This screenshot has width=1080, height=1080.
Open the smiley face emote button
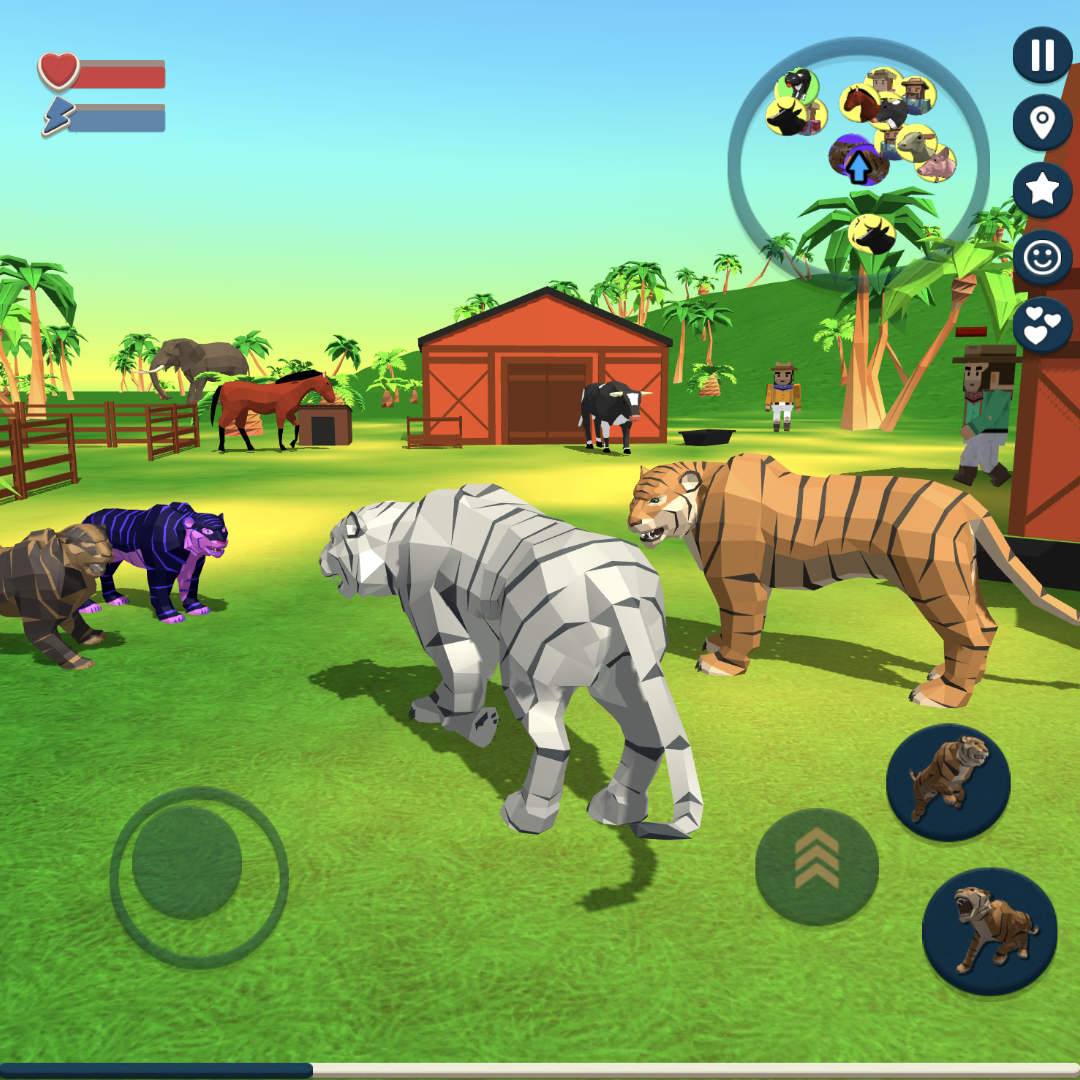pyautogui.click(x=1042, y=258)
